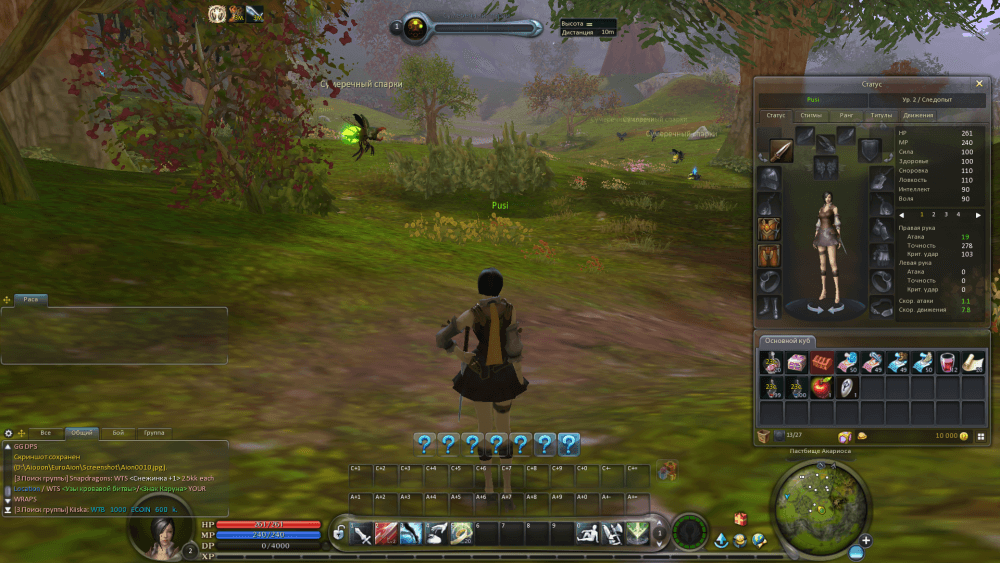Image resolution: width=1000 pixels, height=563 pixels.
Task: Show the Группа chat tab
Action: click(x=154, y=433)
